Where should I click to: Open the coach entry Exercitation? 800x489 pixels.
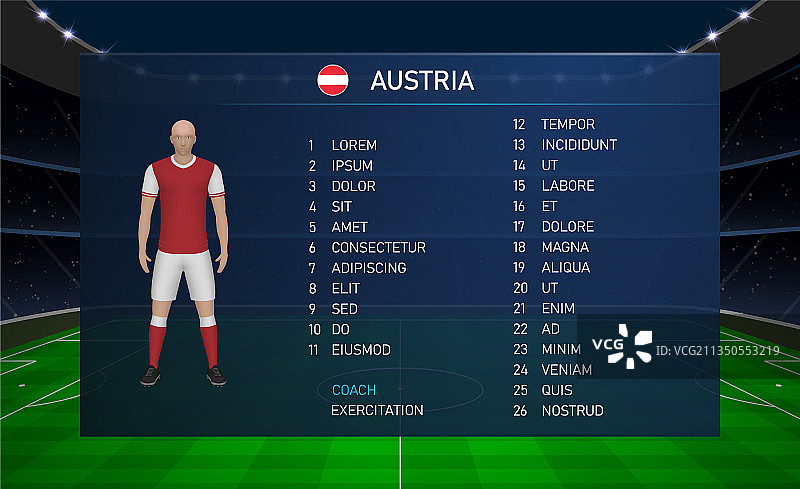[377, 410]
